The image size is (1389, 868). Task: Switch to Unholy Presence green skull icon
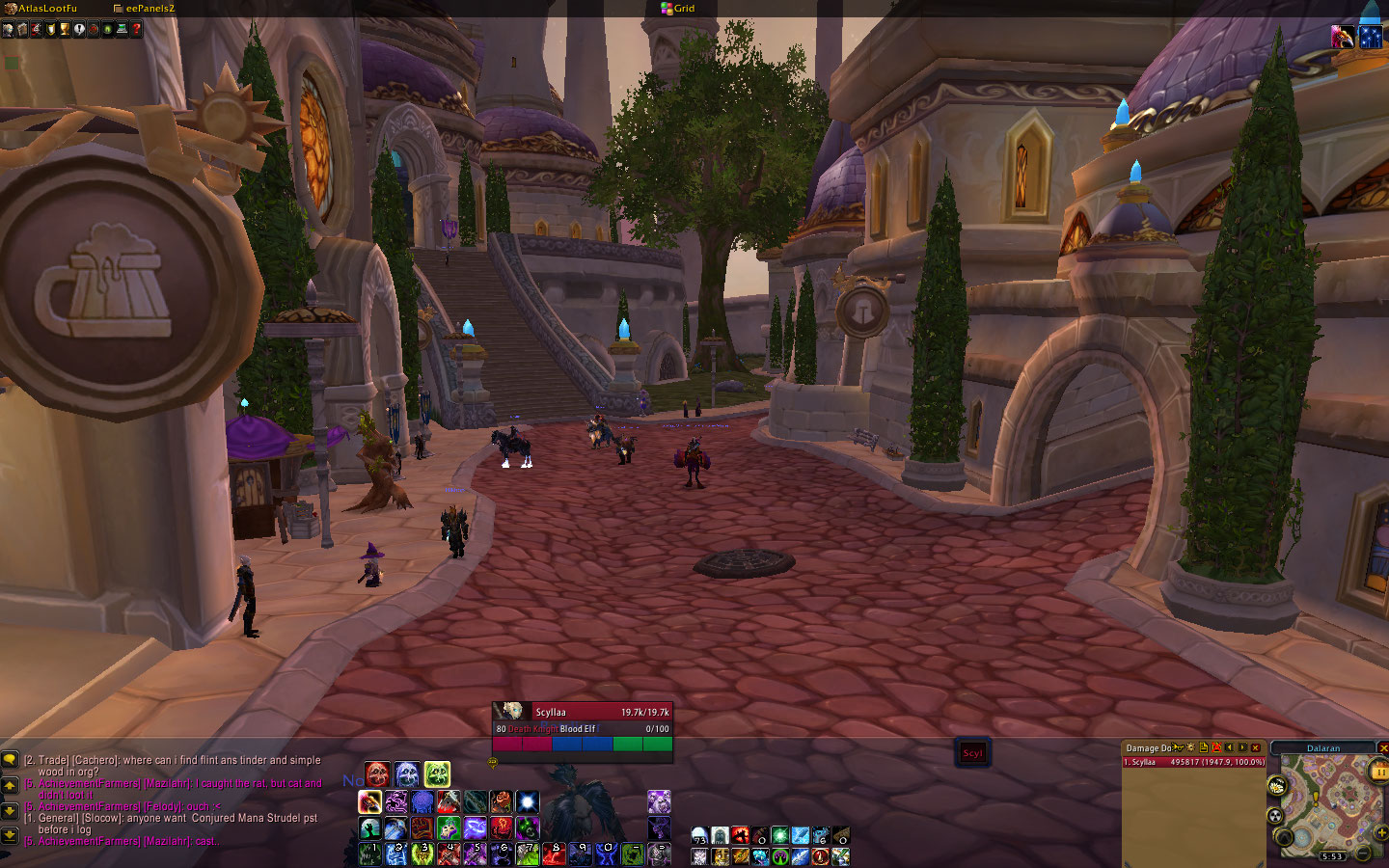437,773
